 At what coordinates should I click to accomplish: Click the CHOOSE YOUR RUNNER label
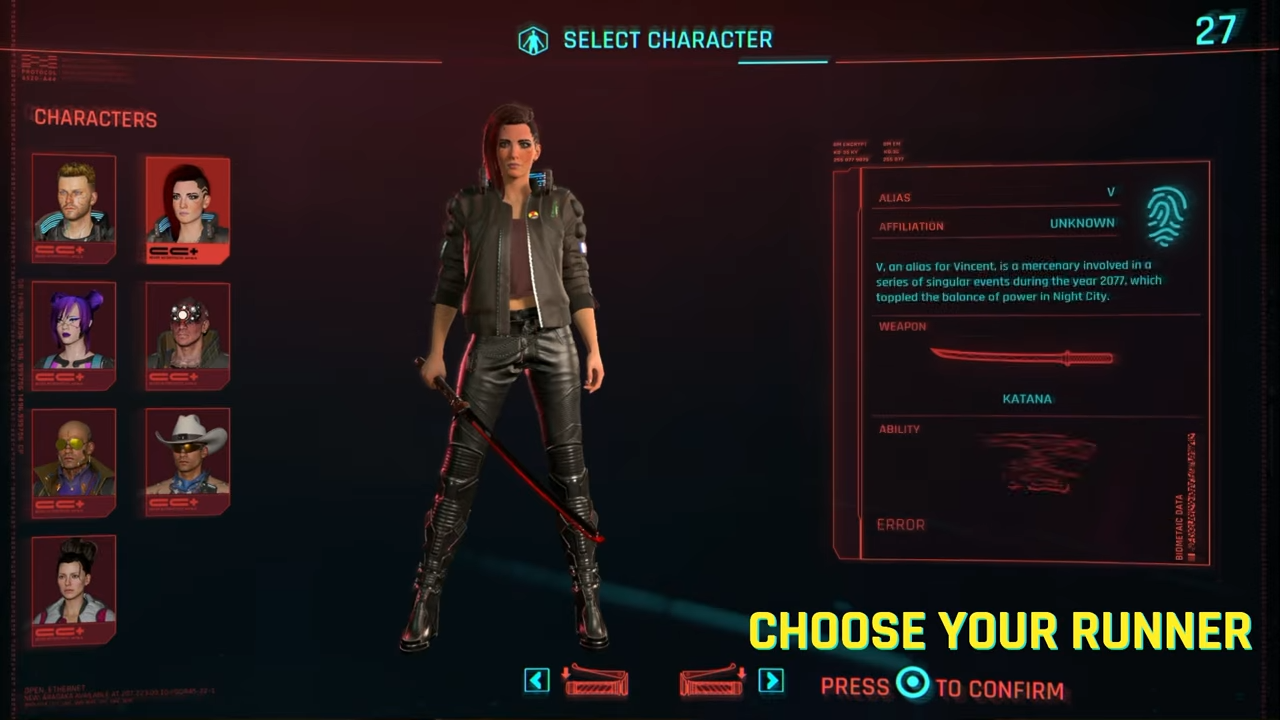[x=1000, y=630]
